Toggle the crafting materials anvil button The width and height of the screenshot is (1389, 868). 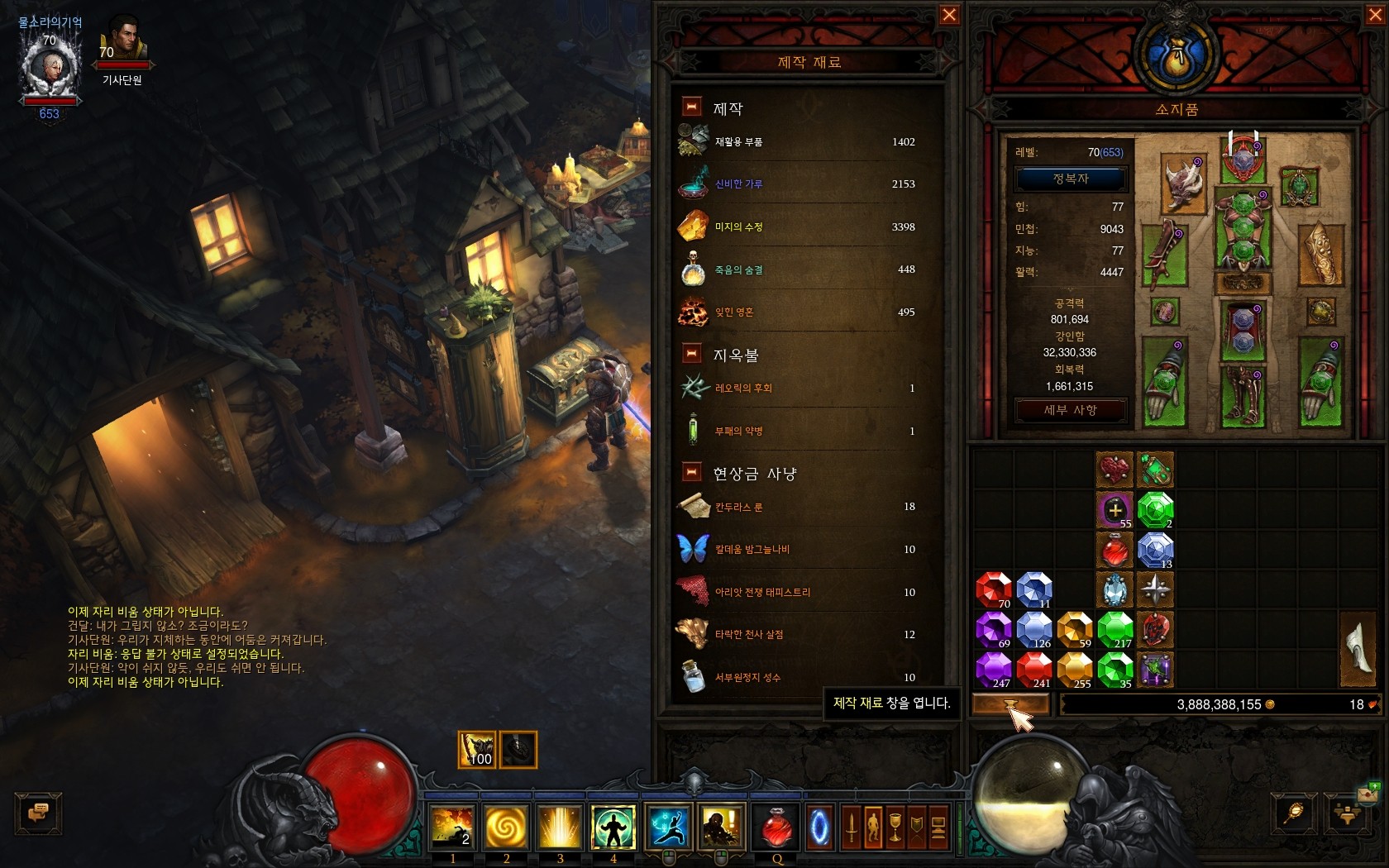coord(1010,704)
